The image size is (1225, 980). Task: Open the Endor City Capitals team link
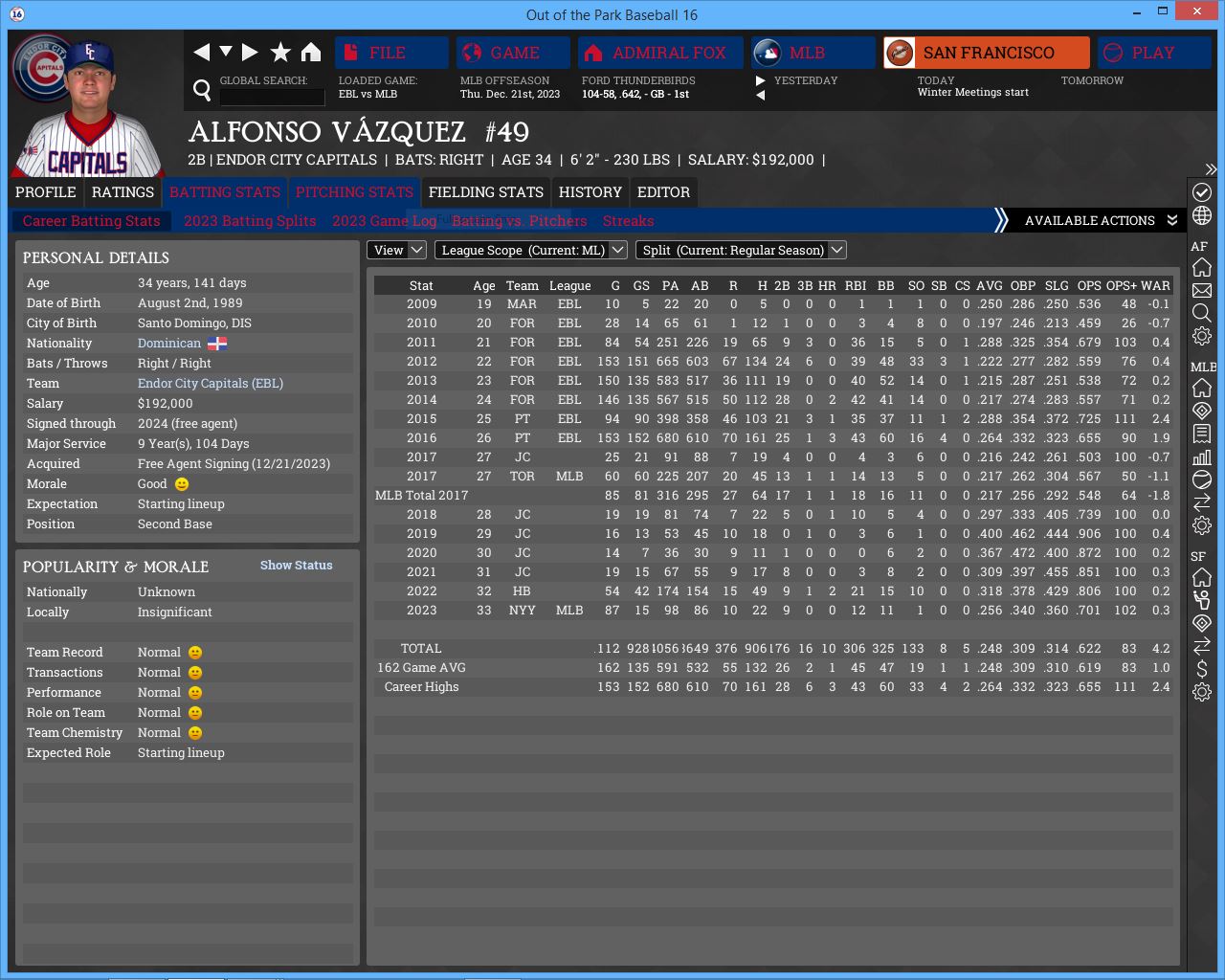tap(211, 384)
